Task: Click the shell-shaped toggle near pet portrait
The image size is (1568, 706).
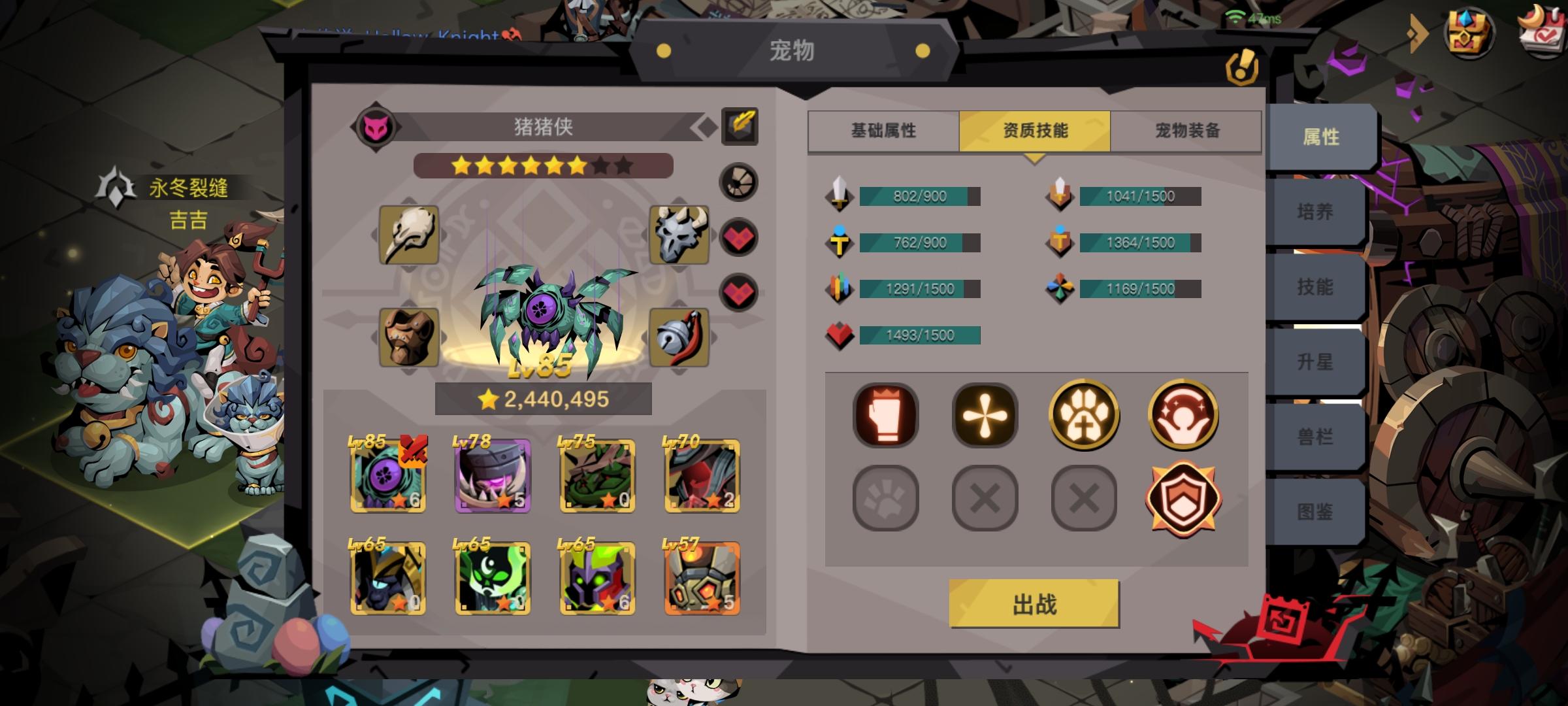Action: pos(738,181)
